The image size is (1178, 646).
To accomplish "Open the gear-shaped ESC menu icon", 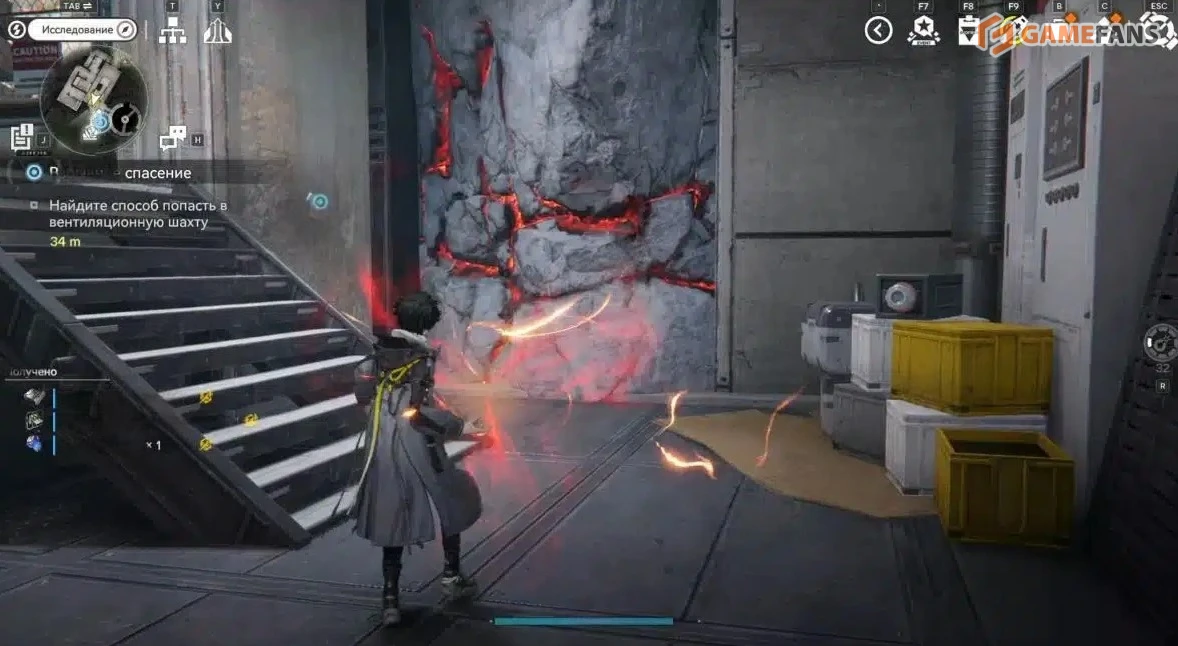I will pyautogui.click(x=1158, y=30).
